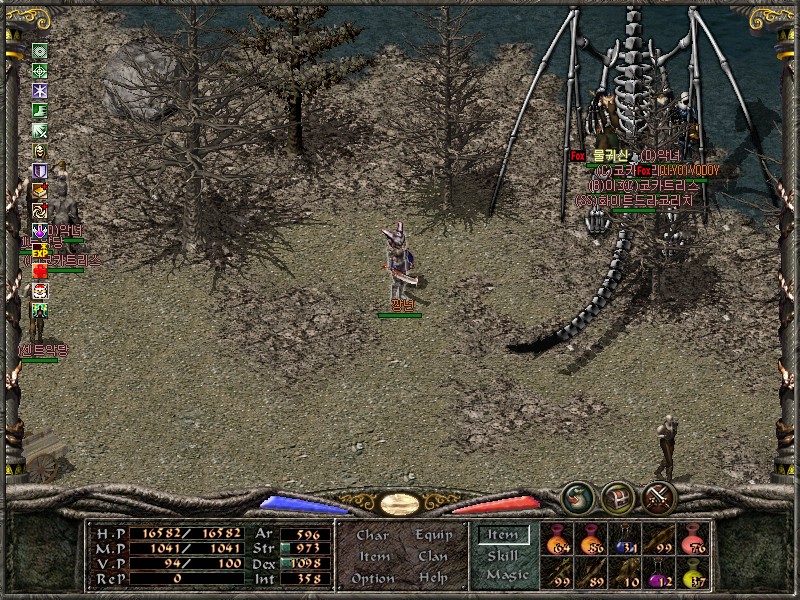
Task: Select the purple shield buff icon
Action: pos(40,171)
